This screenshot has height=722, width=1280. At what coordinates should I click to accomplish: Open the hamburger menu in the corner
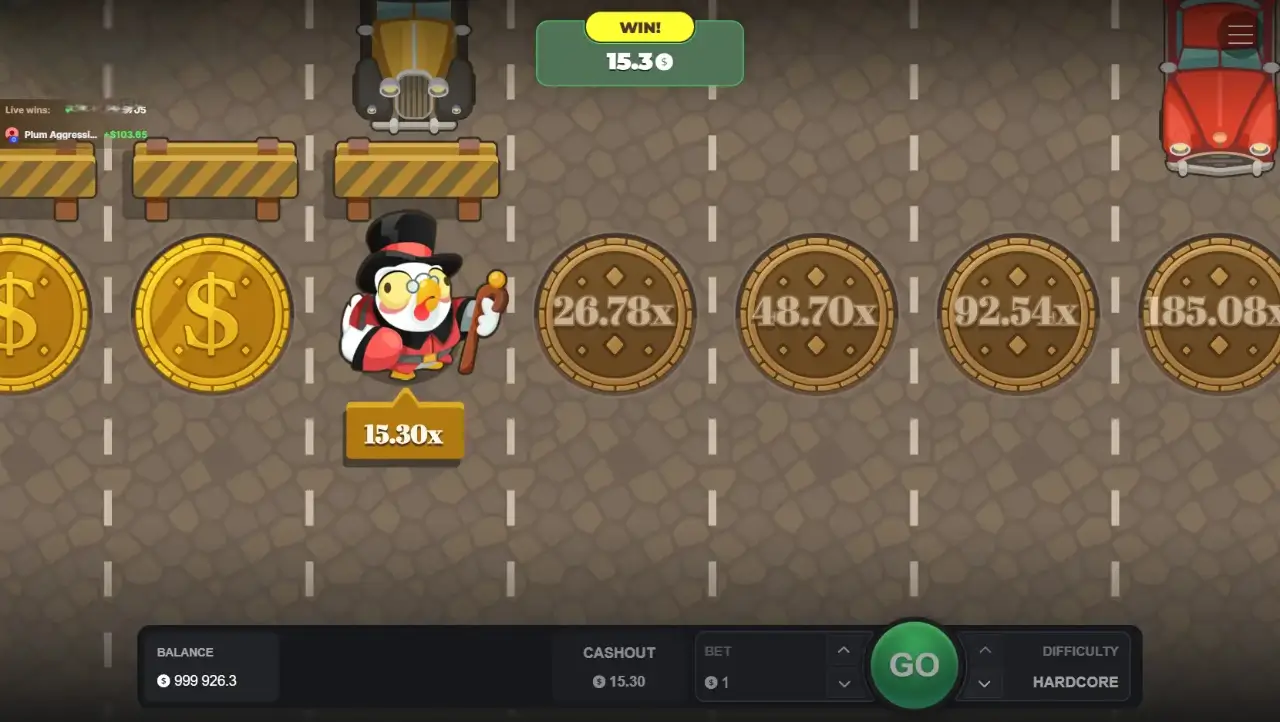(1240, 34)
